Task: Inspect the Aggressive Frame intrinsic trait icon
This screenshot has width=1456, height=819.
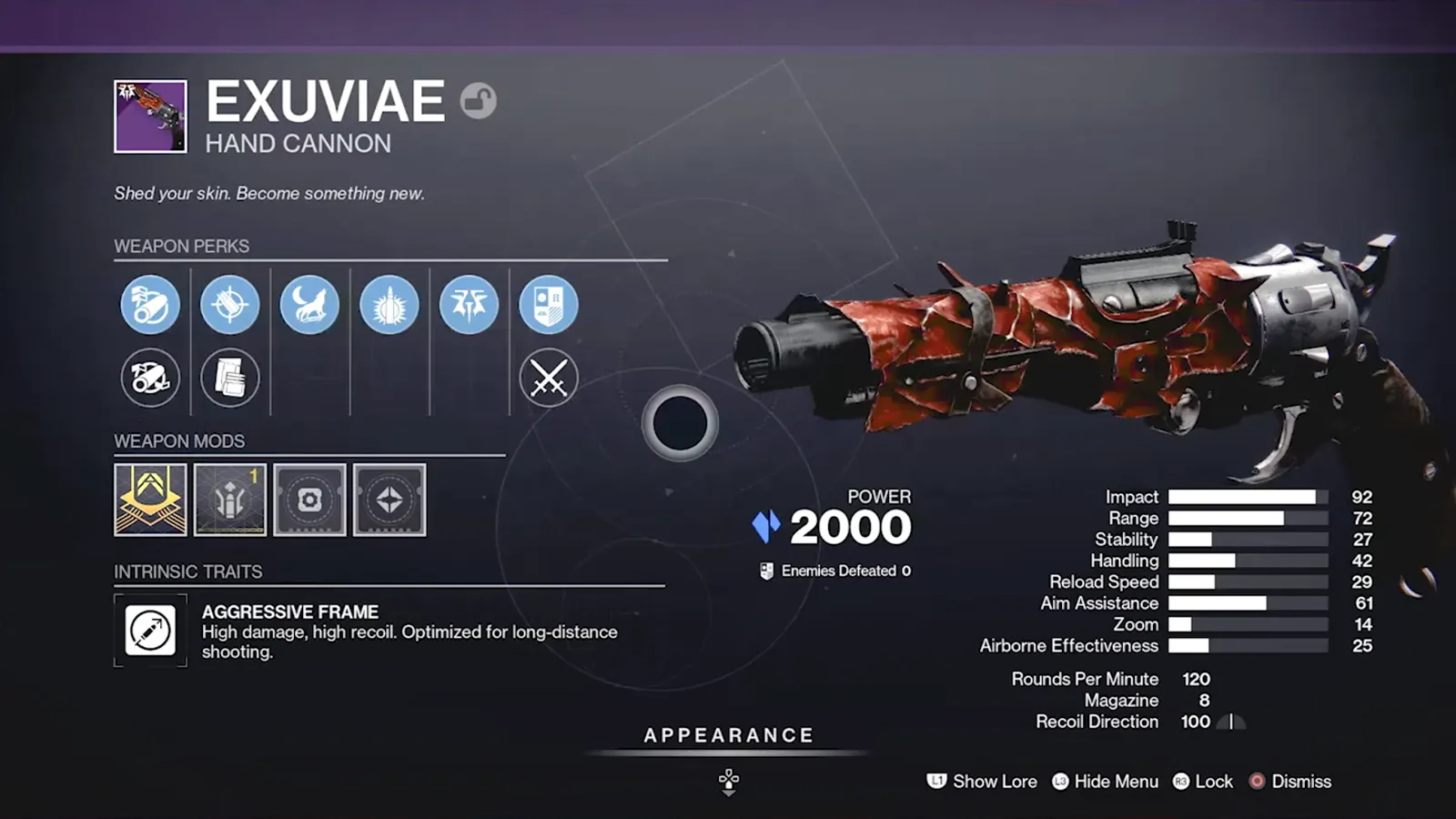Action: click(x=150, y=631)
